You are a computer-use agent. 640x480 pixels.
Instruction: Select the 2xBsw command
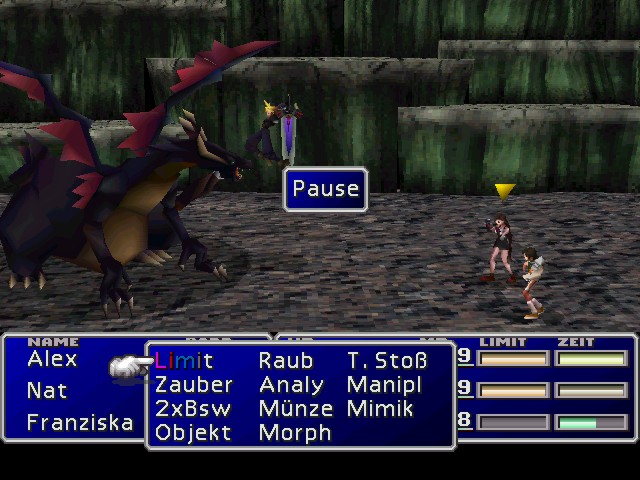click(x=193, y=409)
